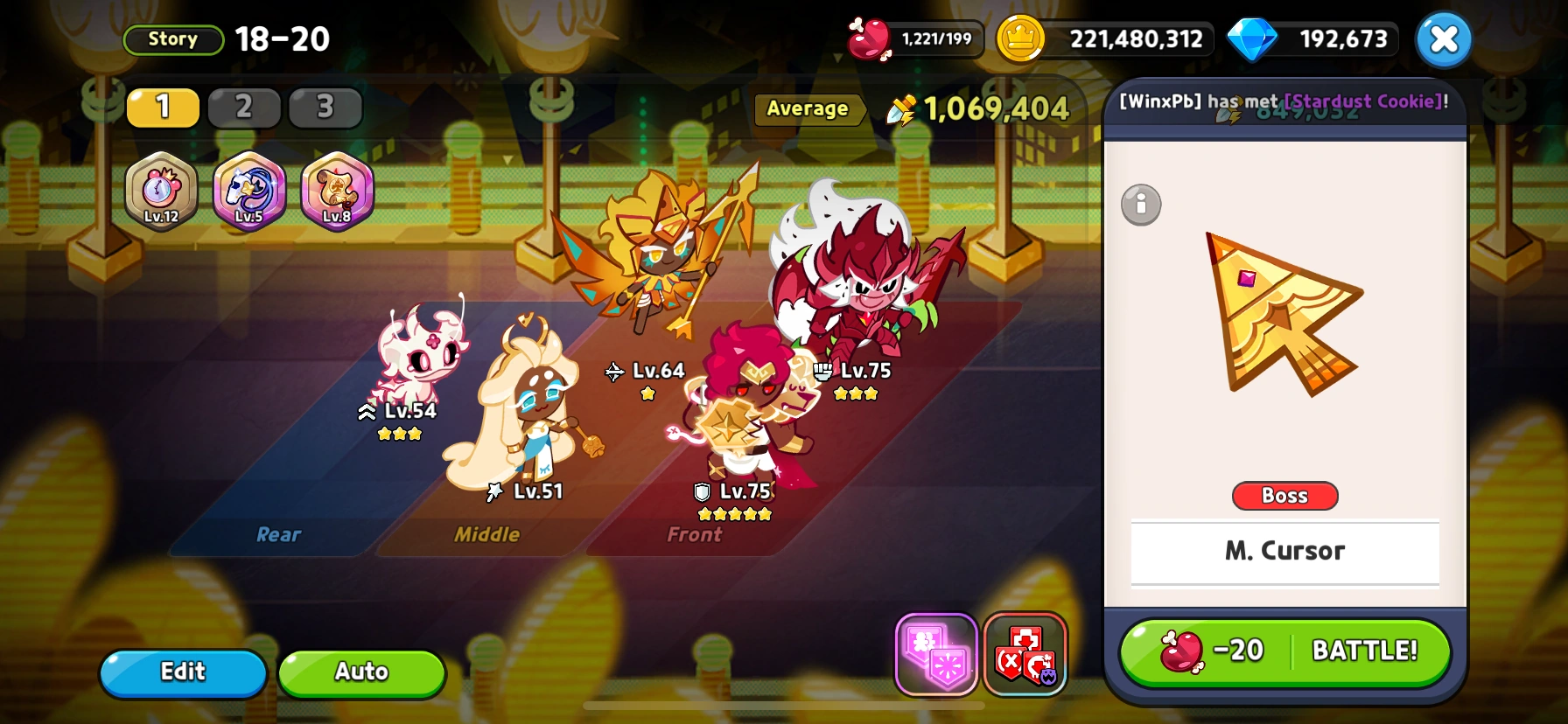The width and height of the screenshot is (1568, 724).
Task: Tap the Boss label on enemy panel
Action: (1284, 496)
